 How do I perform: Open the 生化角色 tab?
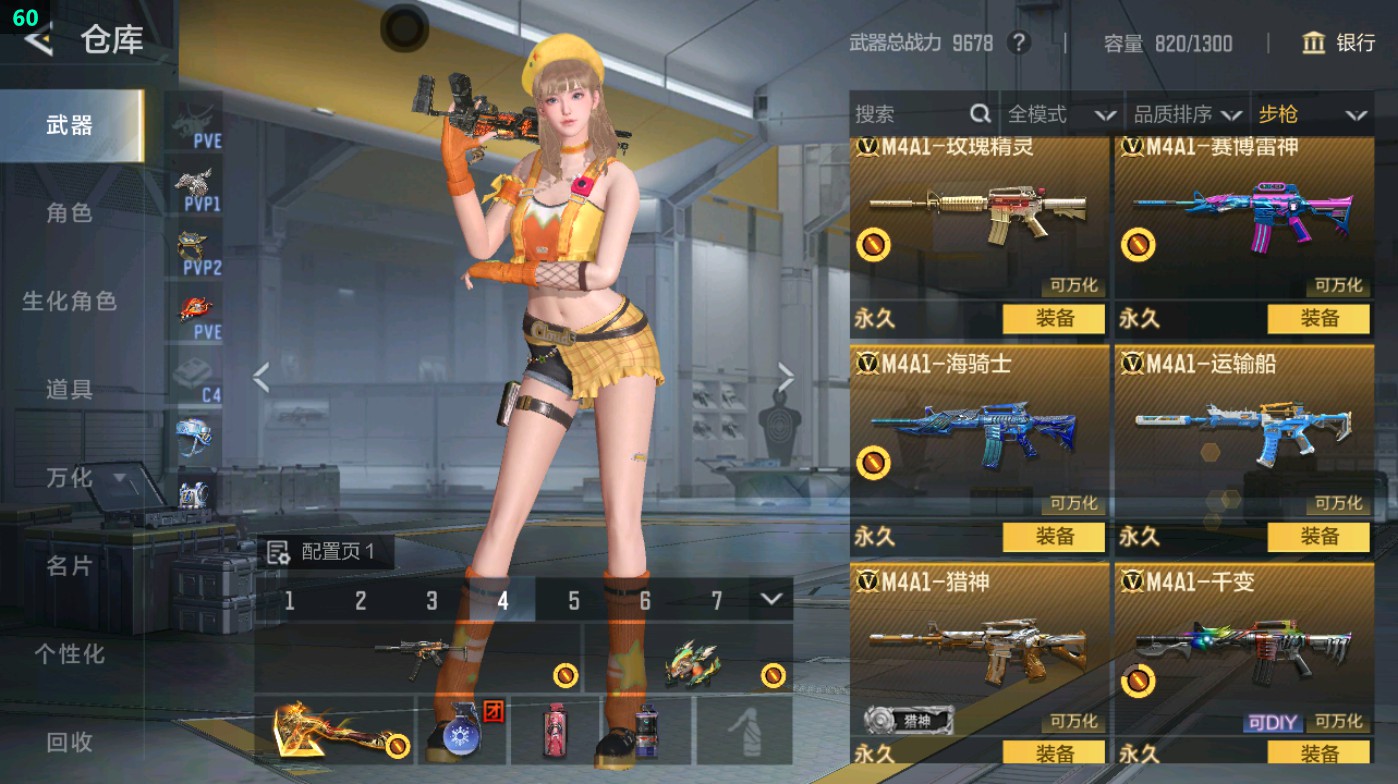(69, 301)
